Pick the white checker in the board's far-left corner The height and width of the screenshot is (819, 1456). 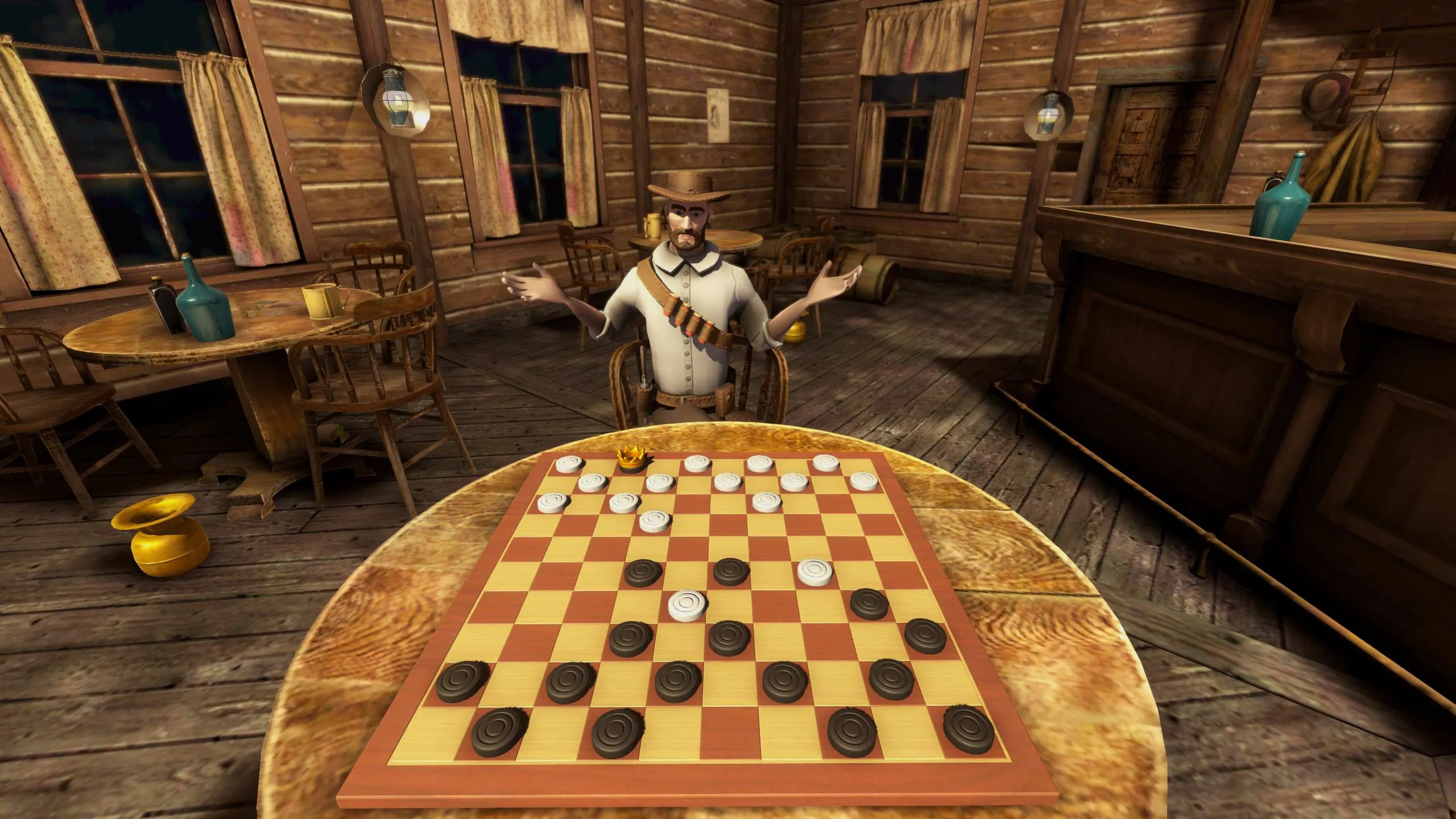(x=569, y=465)
